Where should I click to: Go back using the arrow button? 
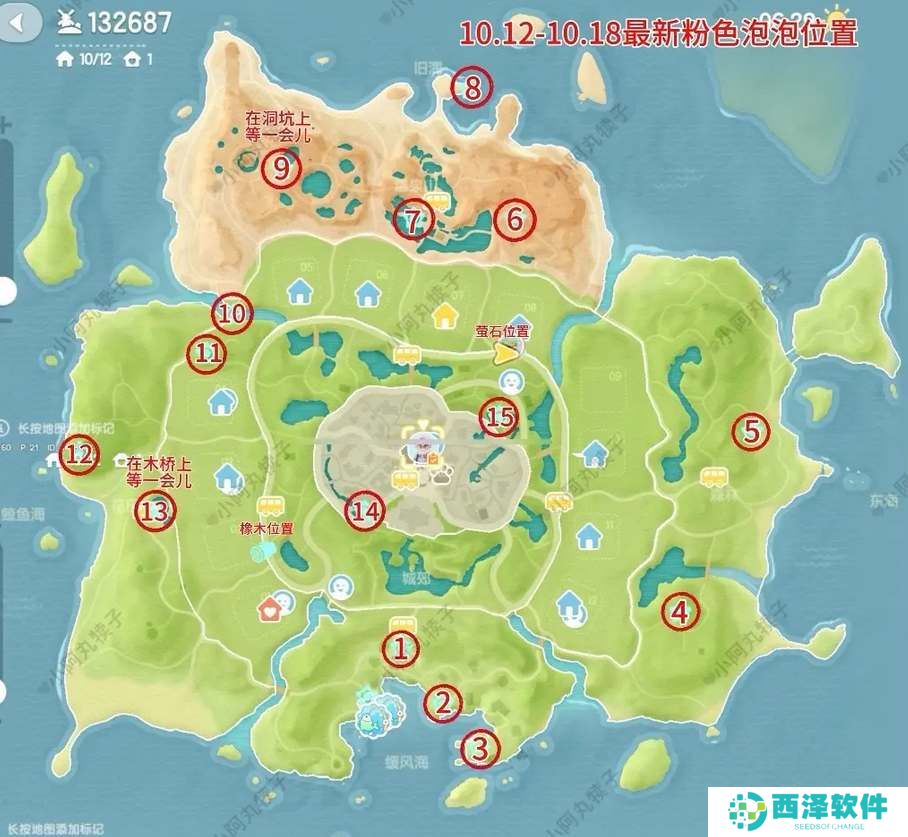pyautogui.click(x=22, y=20)
